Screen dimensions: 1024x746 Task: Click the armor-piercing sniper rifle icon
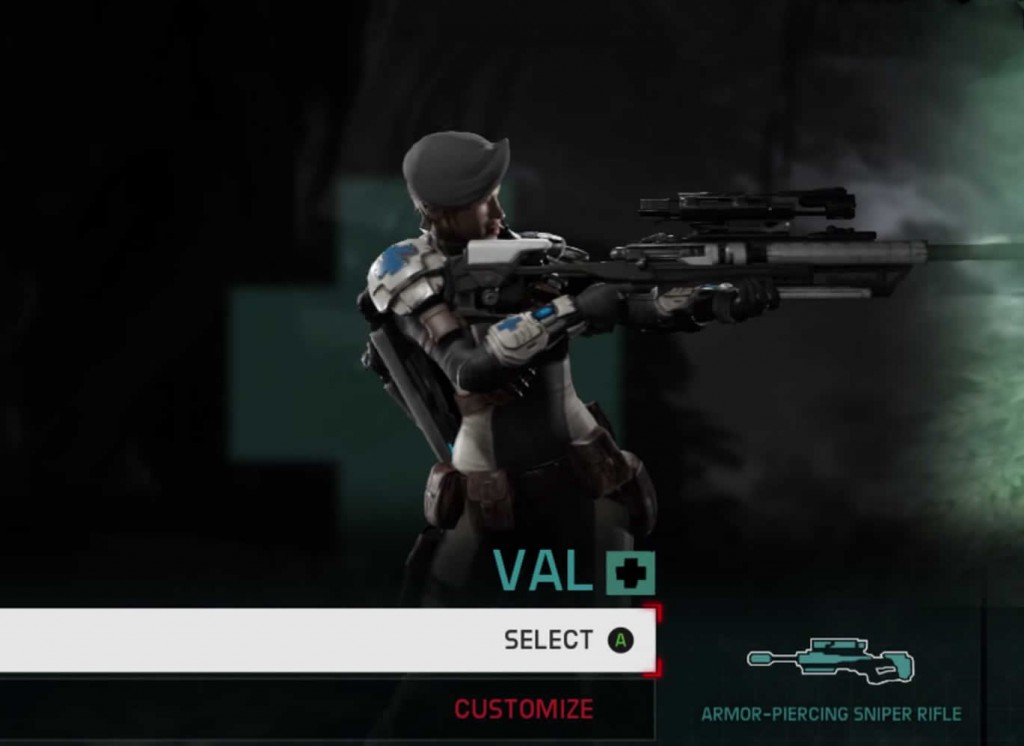(830, 662)
